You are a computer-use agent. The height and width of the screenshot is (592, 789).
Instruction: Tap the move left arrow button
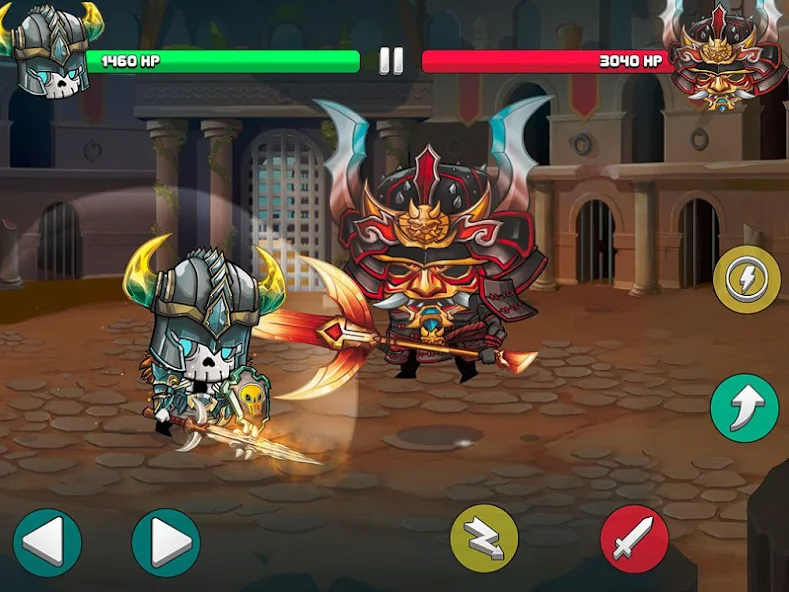47,543
